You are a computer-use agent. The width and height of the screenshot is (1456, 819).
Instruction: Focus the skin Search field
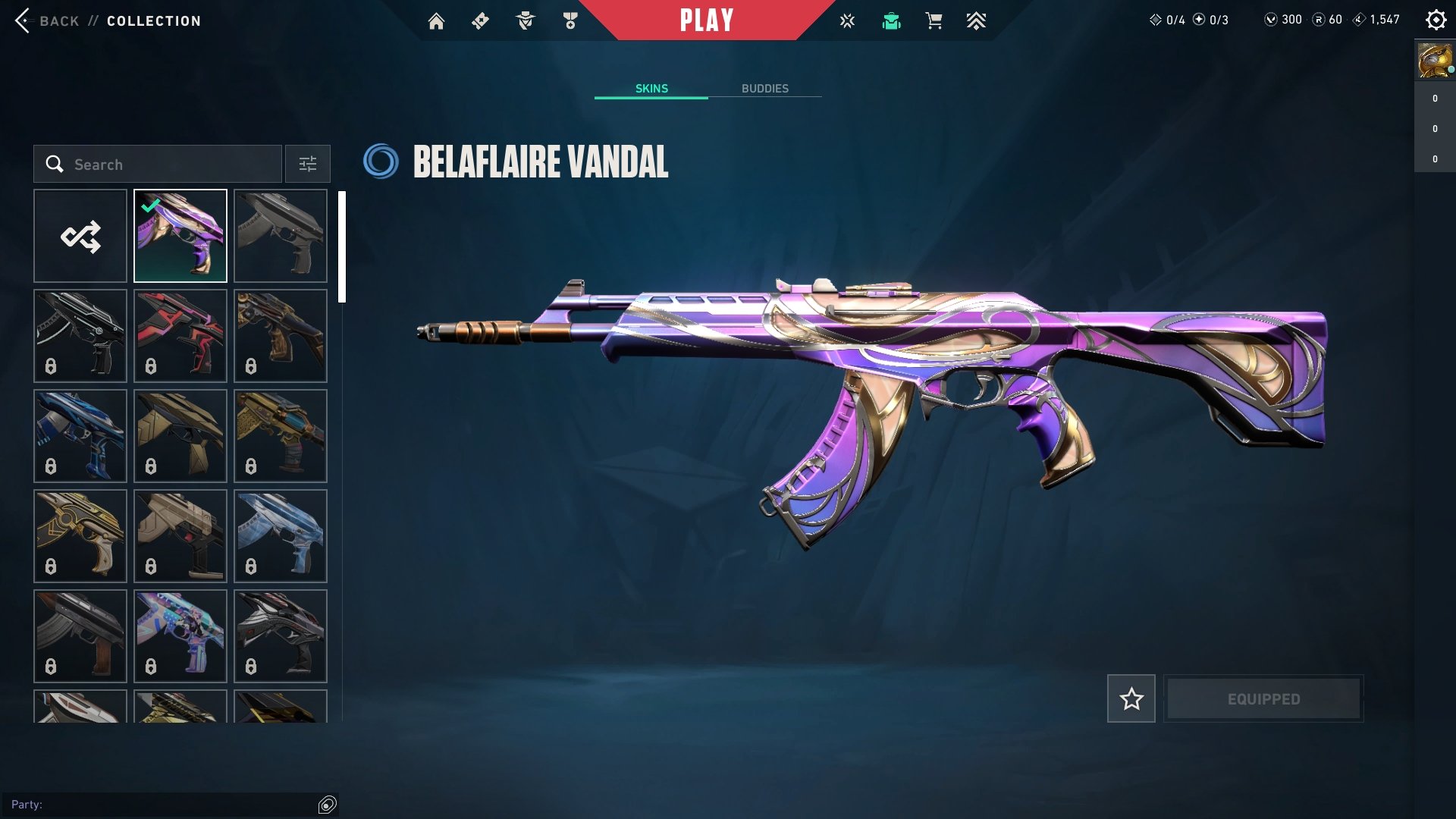pos(158,165)
